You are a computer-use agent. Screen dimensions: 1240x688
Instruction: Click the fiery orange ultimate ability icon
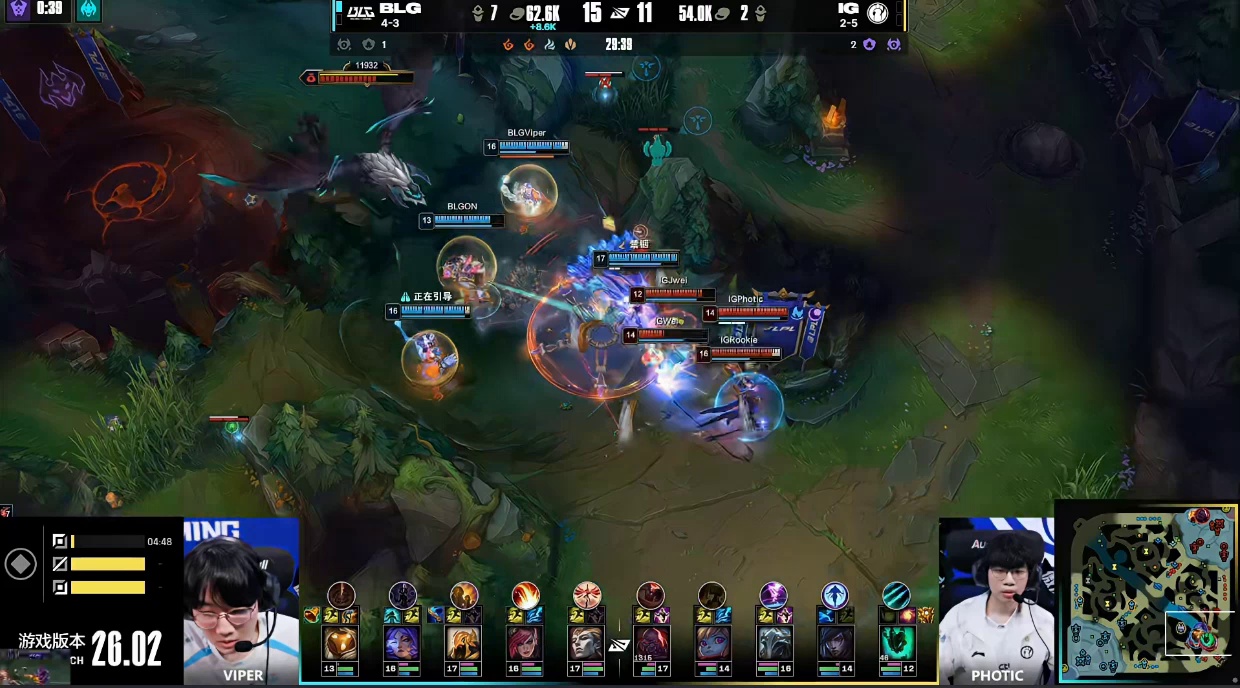tap(525, 596)
